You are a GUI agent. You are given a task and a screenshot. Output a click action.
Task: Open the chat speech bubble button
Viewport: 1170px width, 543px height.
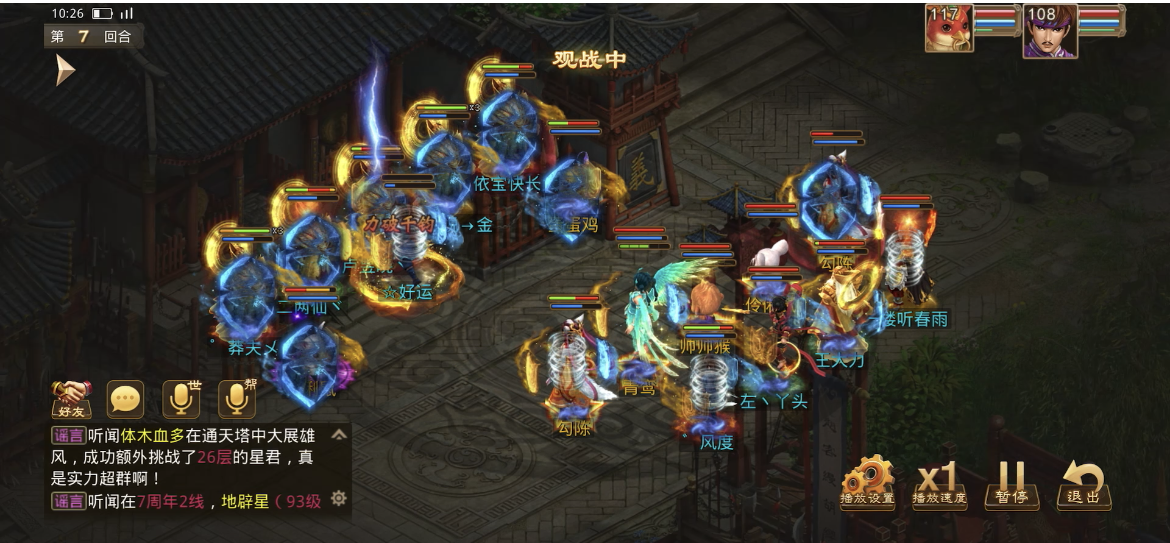[x=126, y=400]
